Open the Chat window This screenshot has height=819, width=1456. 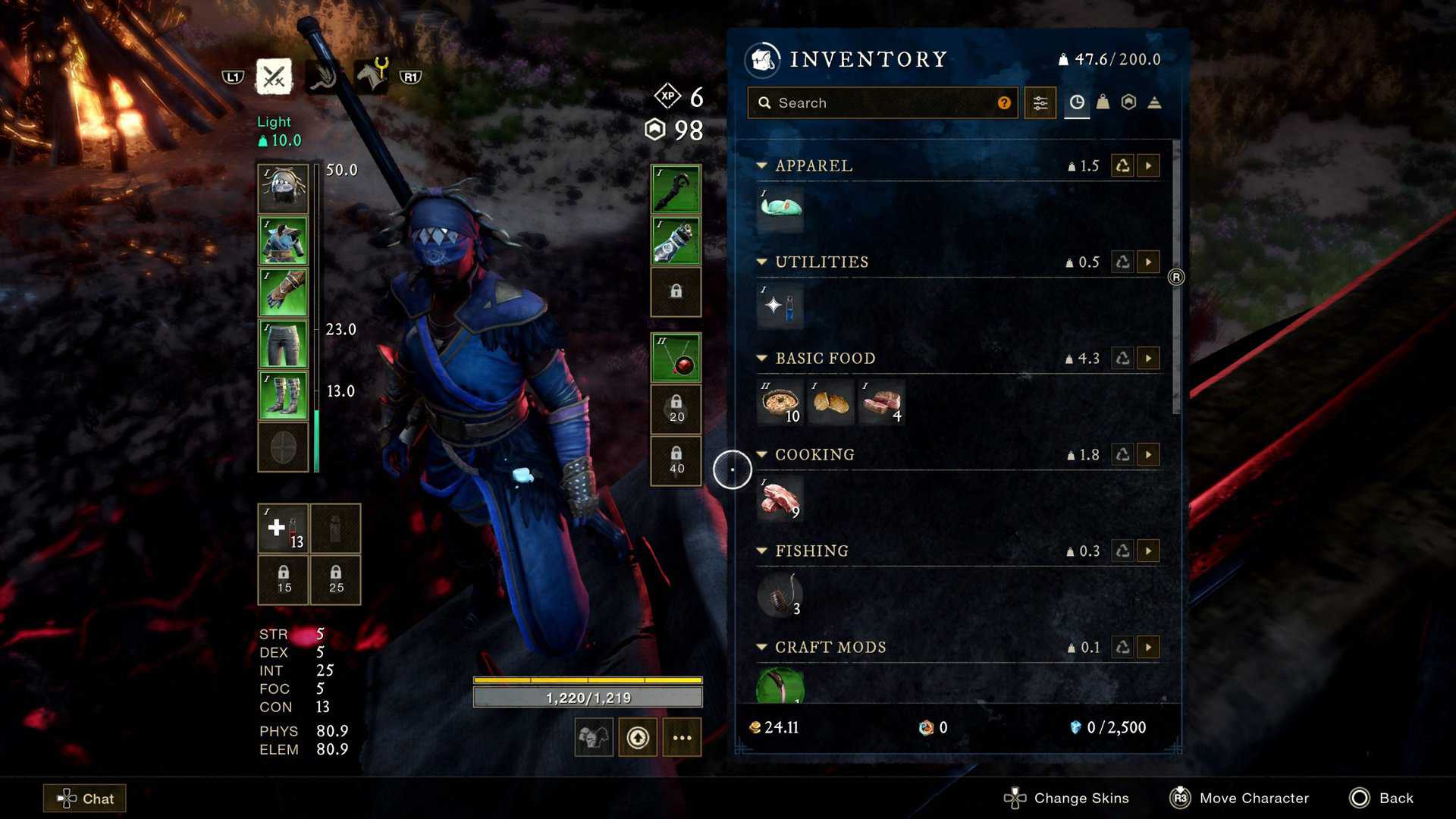click(83, 798)
